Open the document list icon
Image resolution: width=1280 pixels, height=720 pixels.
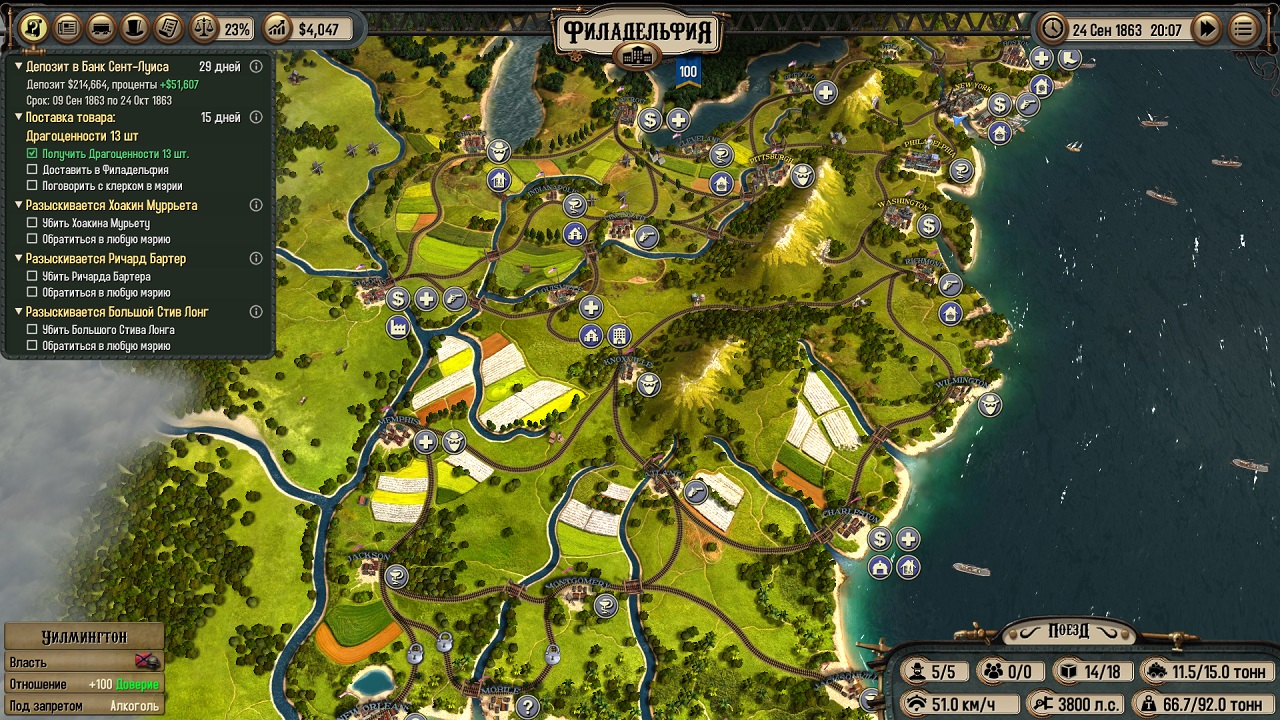point(169,28)
